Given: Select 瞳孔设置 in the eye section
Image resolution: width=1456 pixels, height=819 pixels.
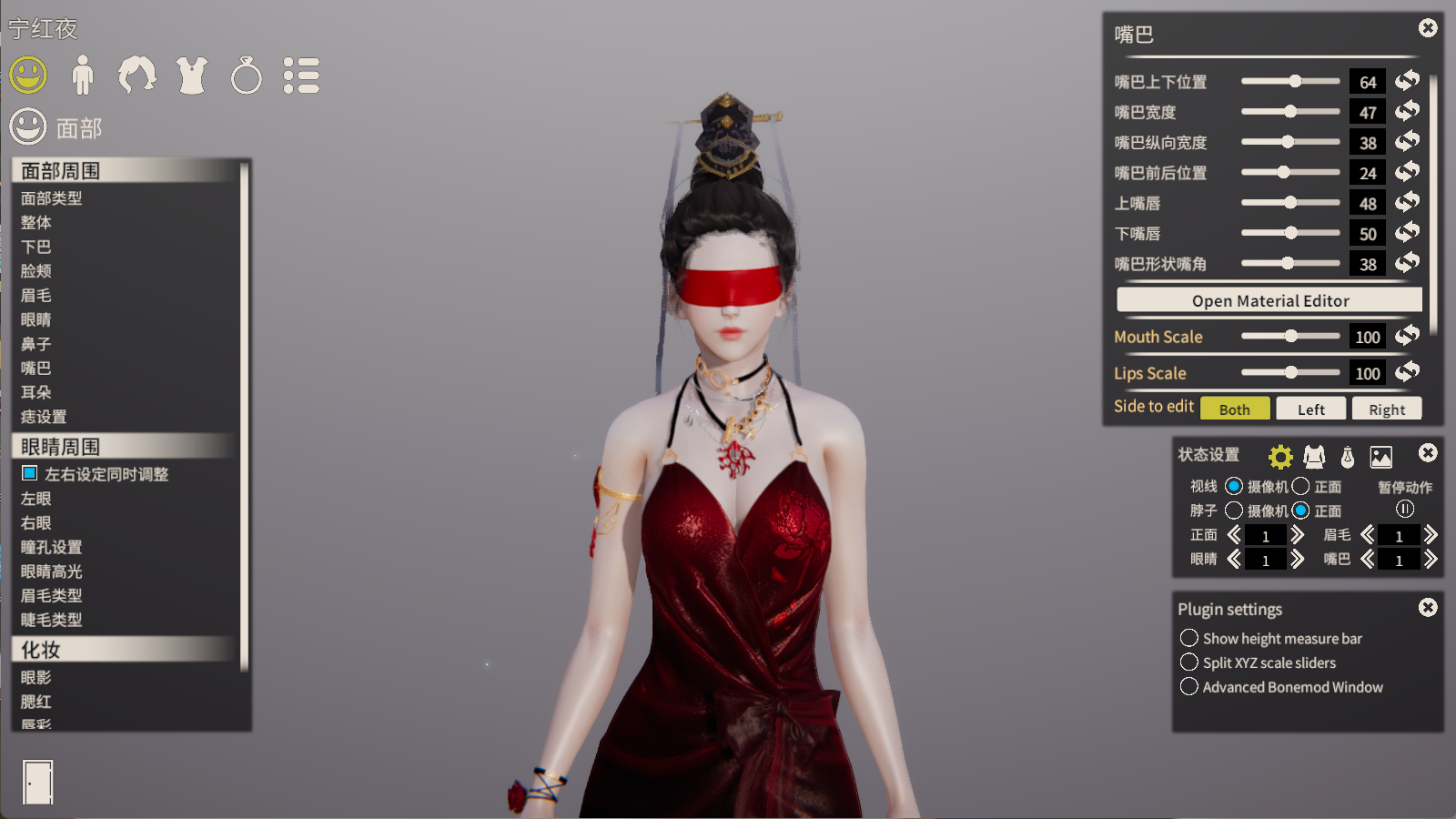Looking at the screenshot, I should pos(52,547).
